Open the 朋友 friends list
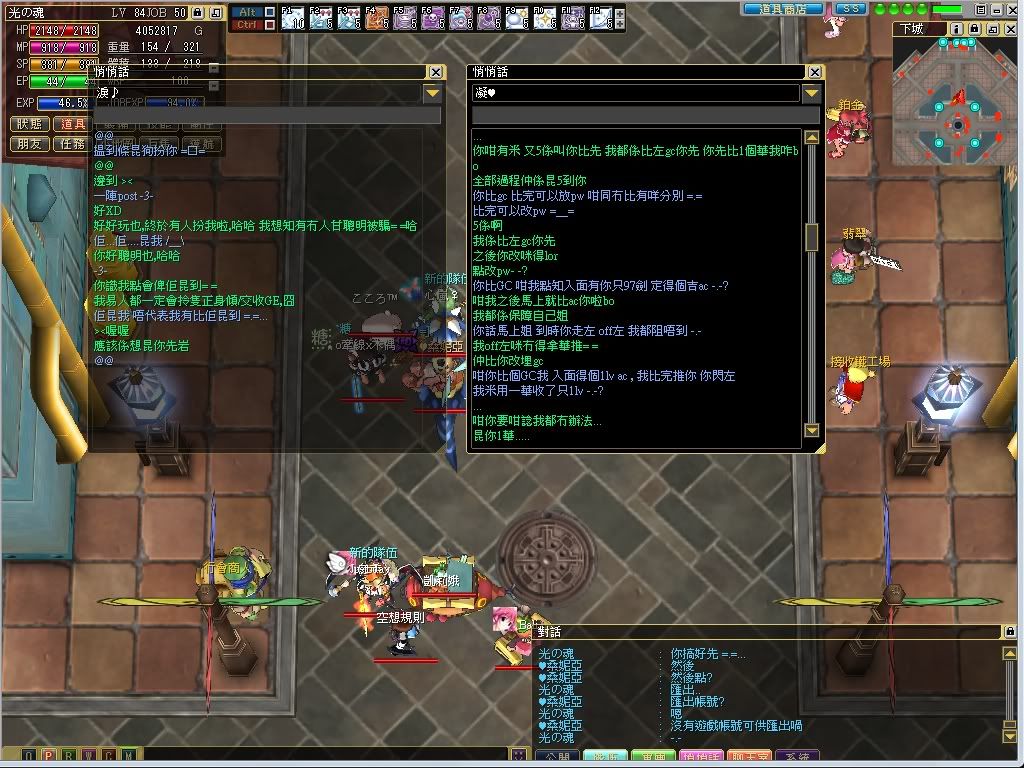This screenshot has width=1024, height=768. click(30, 144)
